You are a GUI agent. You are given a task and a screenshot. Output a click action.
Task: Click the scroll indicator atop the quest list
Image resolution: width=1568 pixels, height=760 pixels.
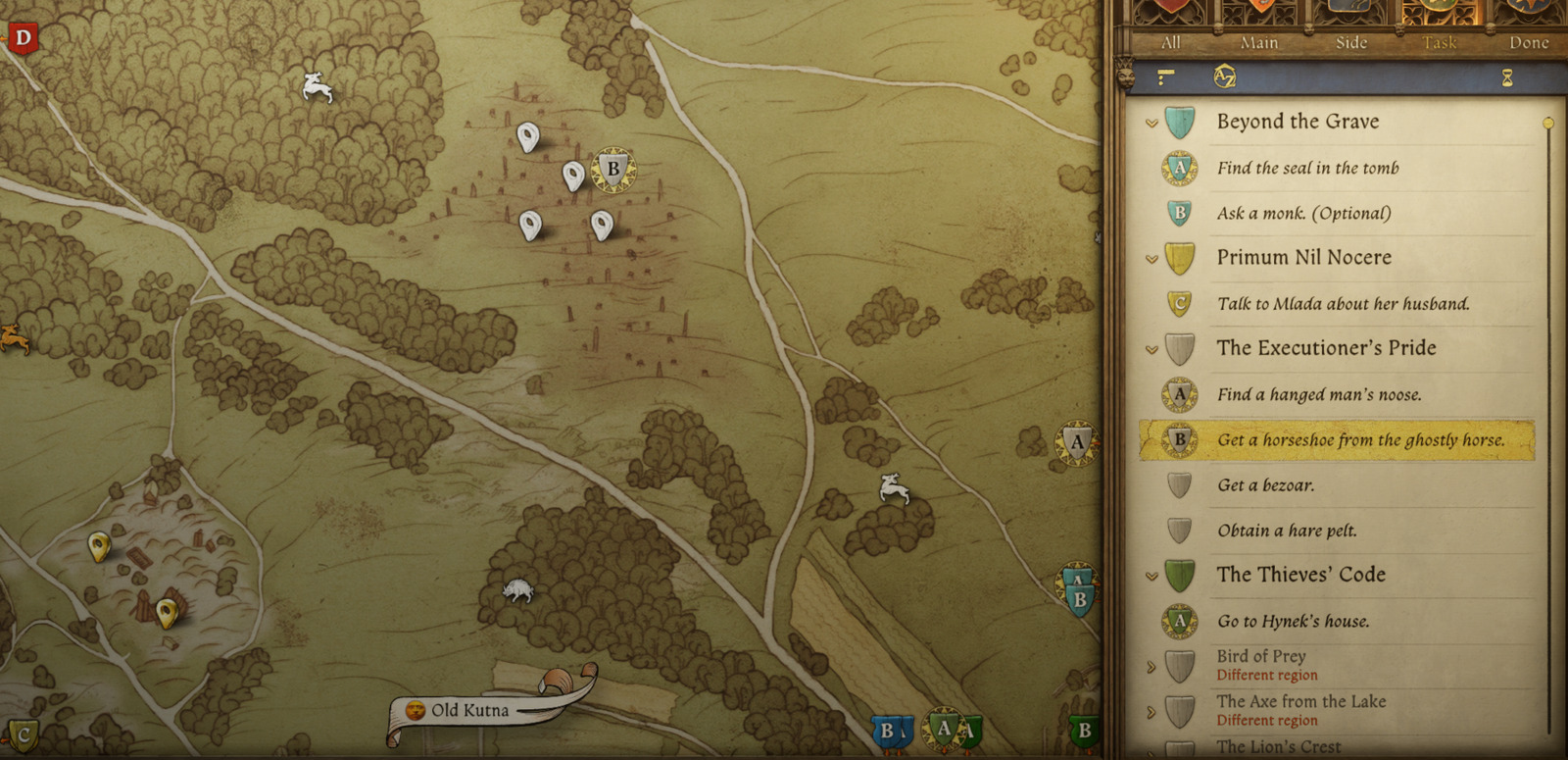(1548, 122)
